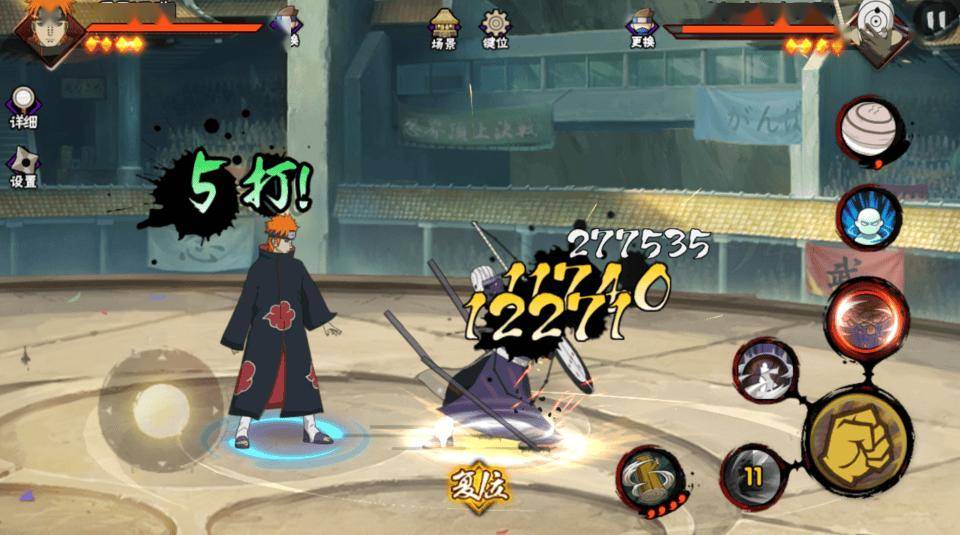
Task: Open the 详细 details panel
Action: point(23,107)
